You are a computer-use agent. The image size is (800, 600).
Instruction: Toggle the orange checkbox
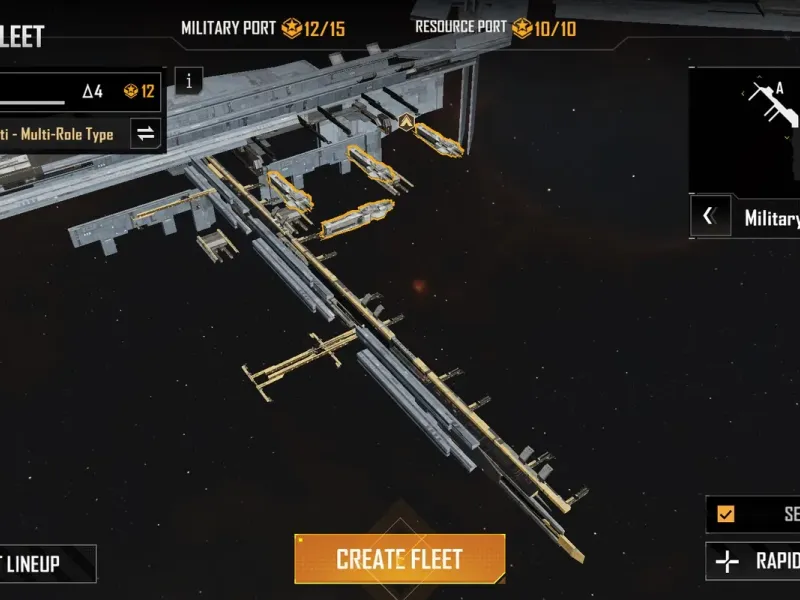[726, 514]
